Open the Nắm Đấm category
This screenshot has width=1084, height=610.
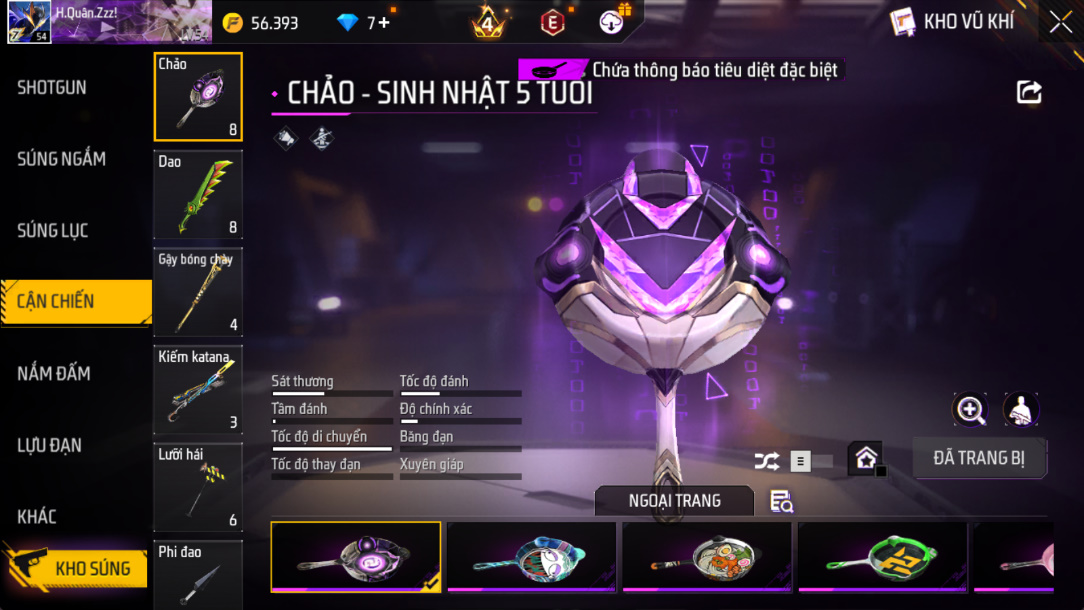[x=54, y=374]
